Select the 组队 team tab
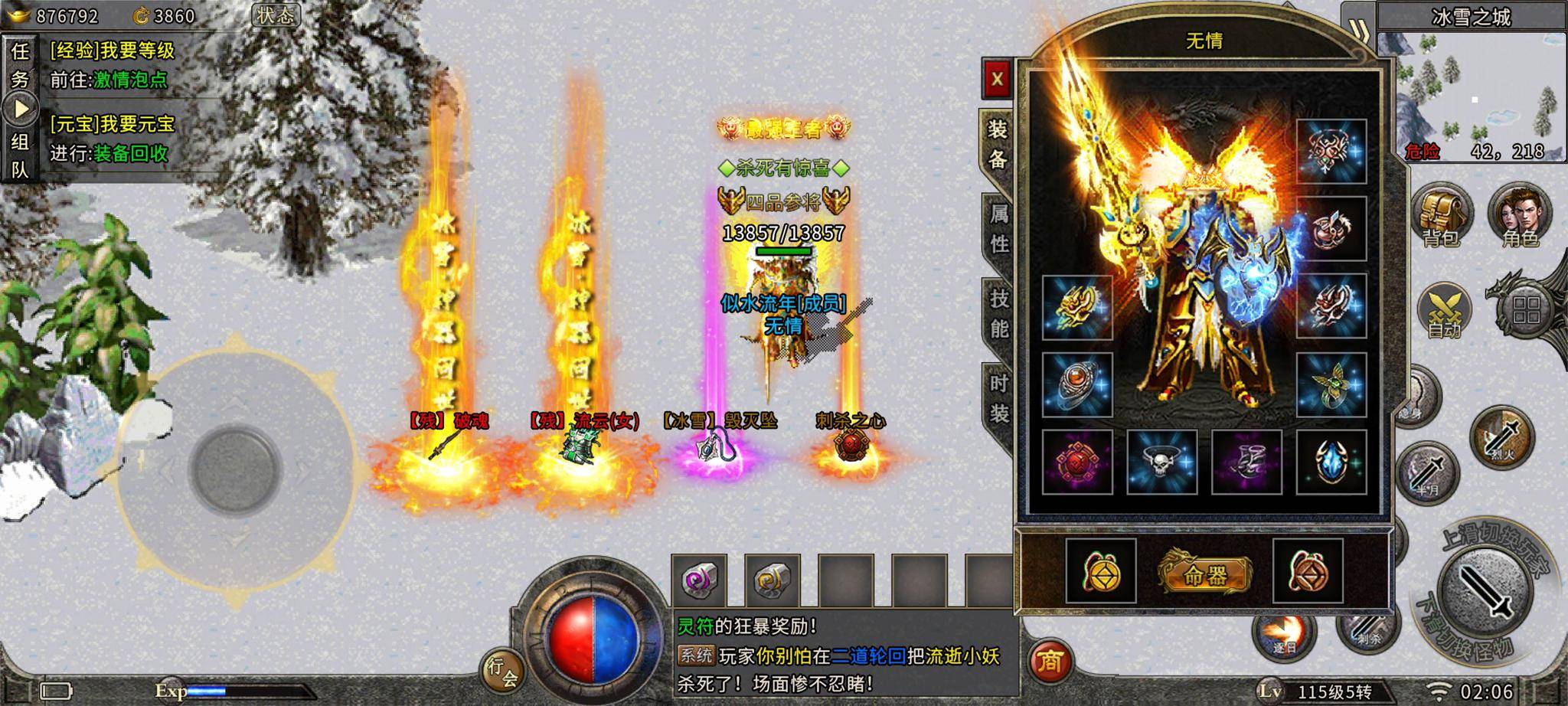 [20, 155]
